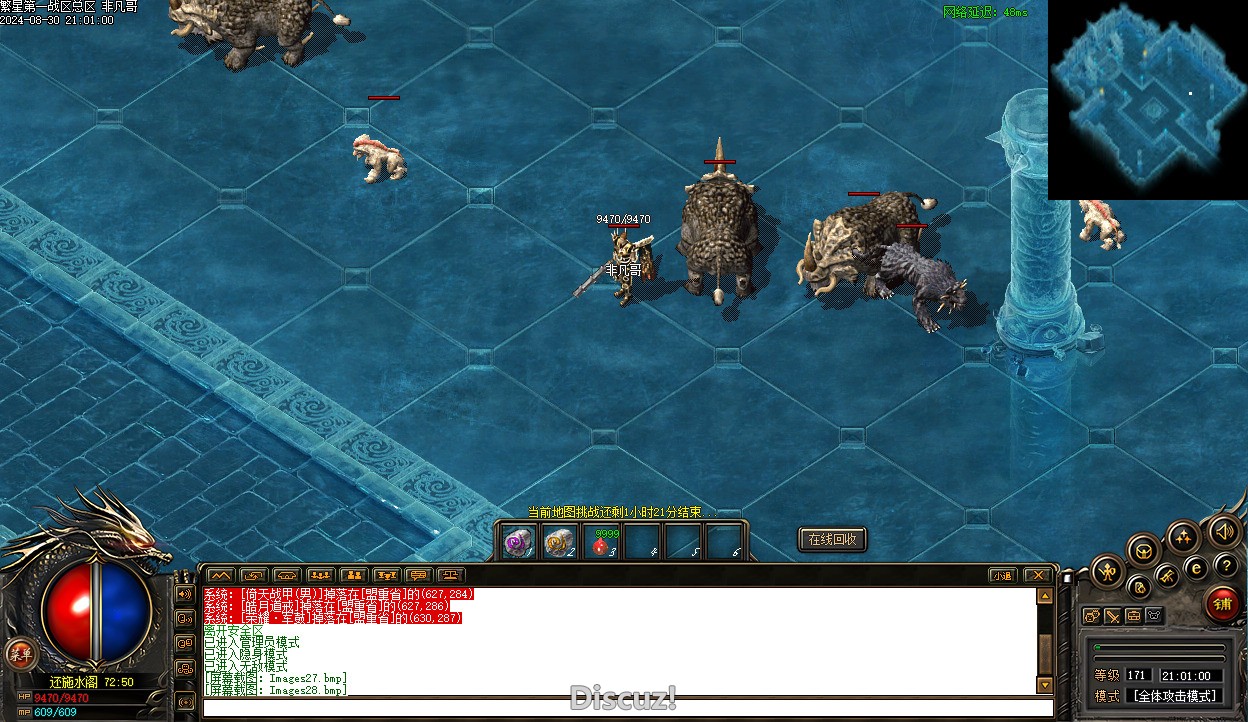The height and width of the screenshot is (722, 1248).
Task: Click the chat scrollbar up arrow
Action: 1045,596
